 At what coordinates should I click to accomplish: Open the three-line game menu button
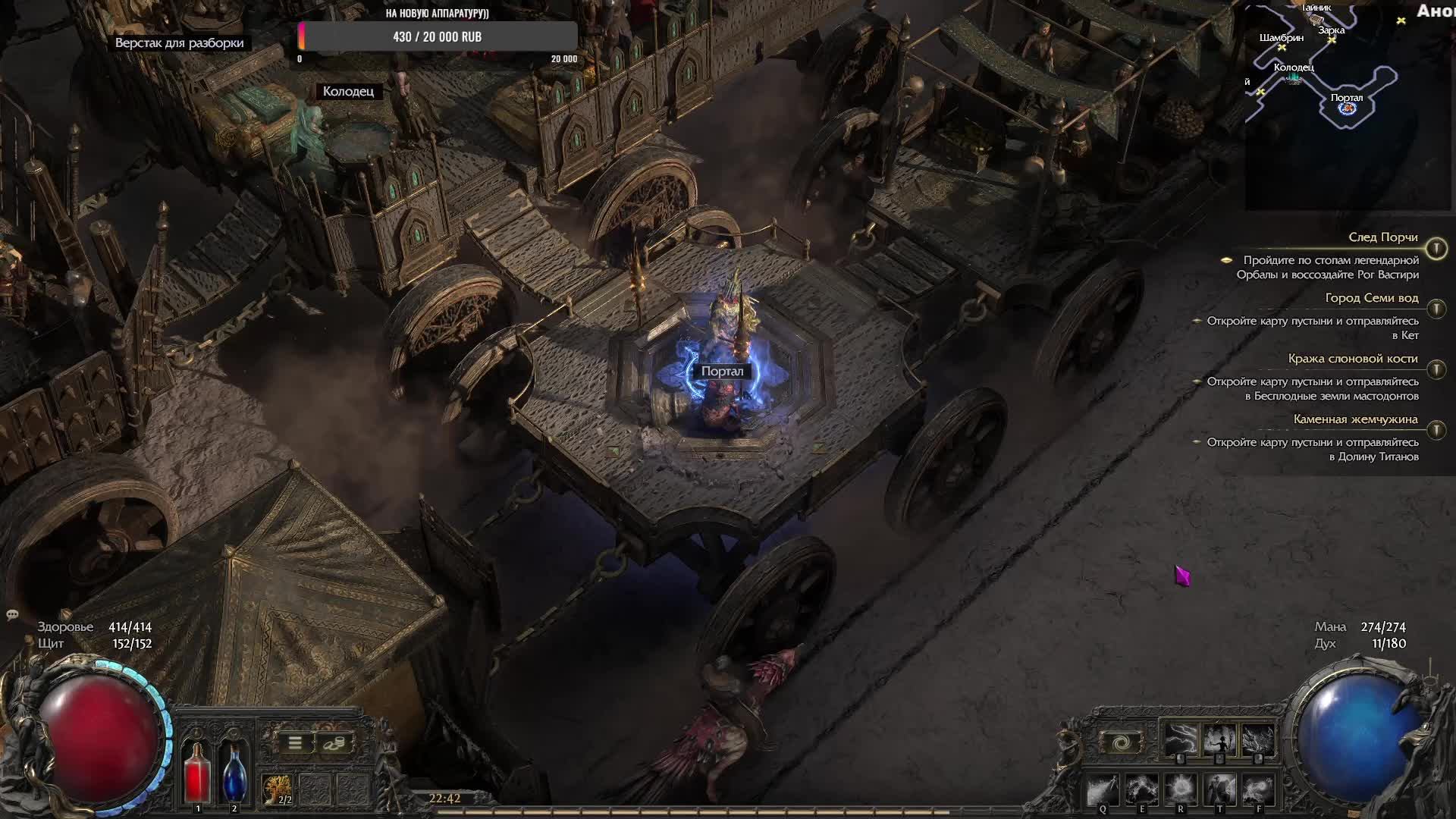pos(295,743)
